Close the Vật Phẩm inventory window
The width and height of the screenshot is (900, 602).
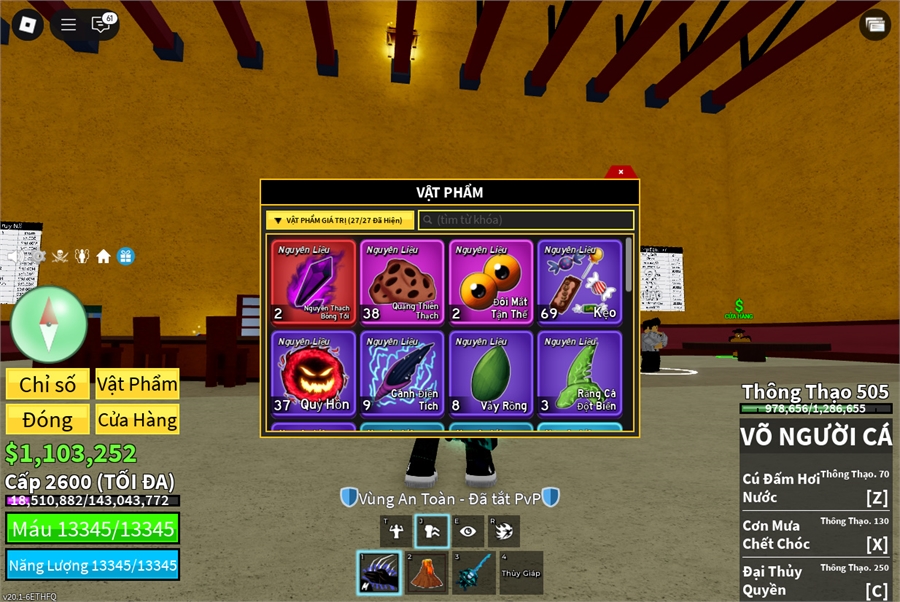click(621, 172)
